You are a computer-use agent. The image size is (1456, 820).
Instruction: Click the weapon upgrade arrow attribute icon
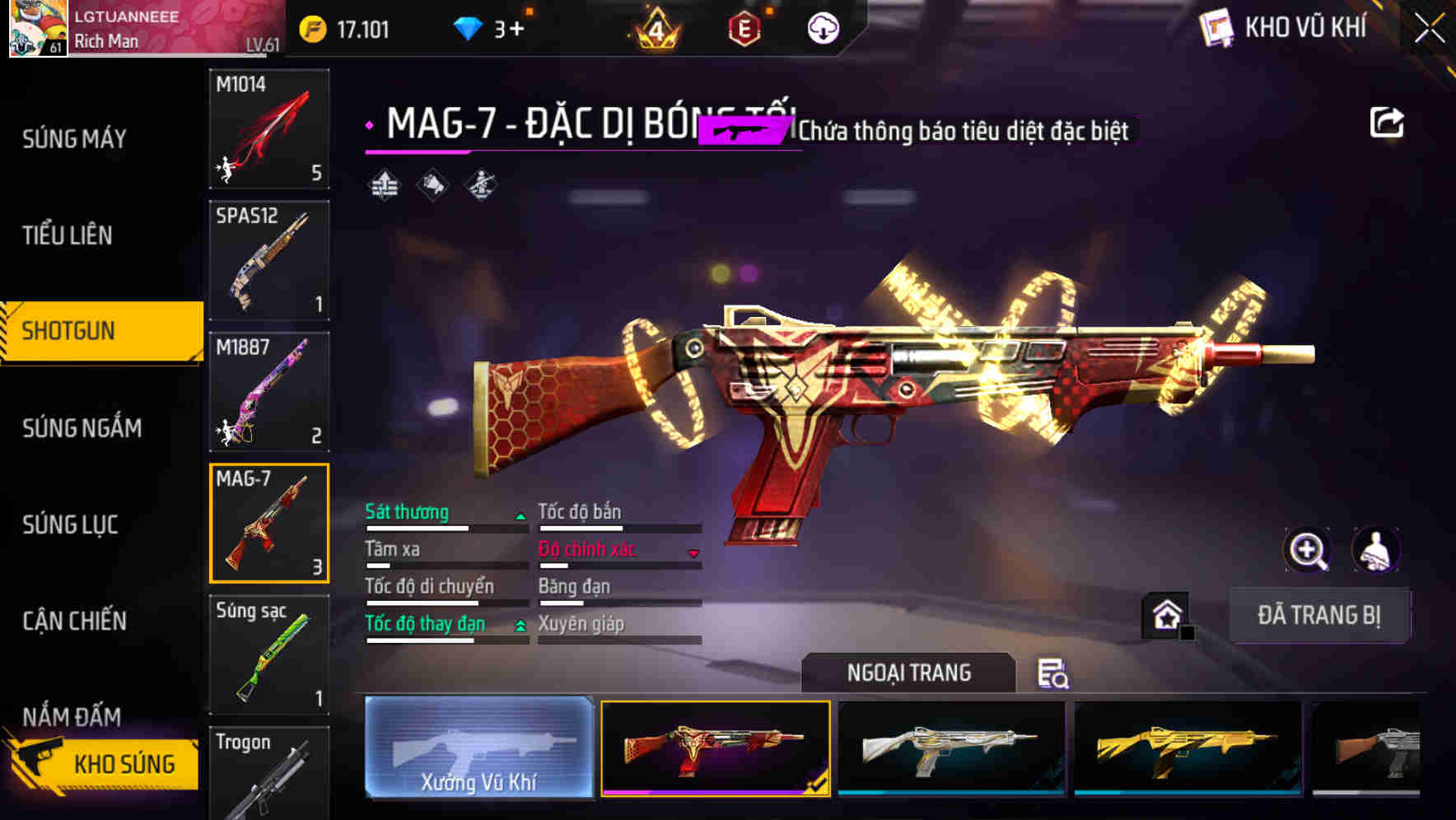(383, 184)
